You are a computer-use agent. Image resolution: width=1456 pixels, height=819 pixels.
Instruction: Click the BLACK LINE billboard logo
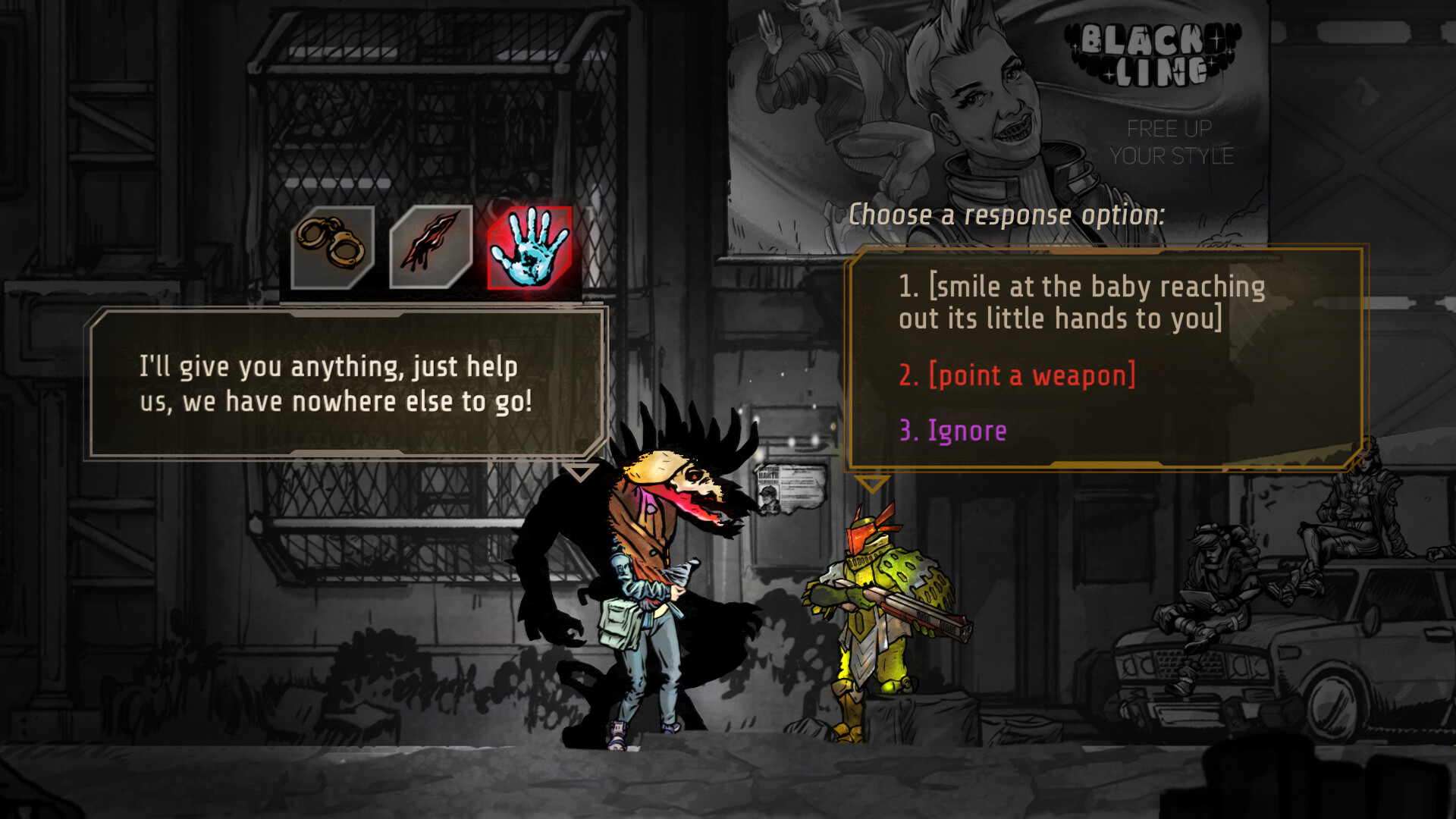tap(1150, 53)
